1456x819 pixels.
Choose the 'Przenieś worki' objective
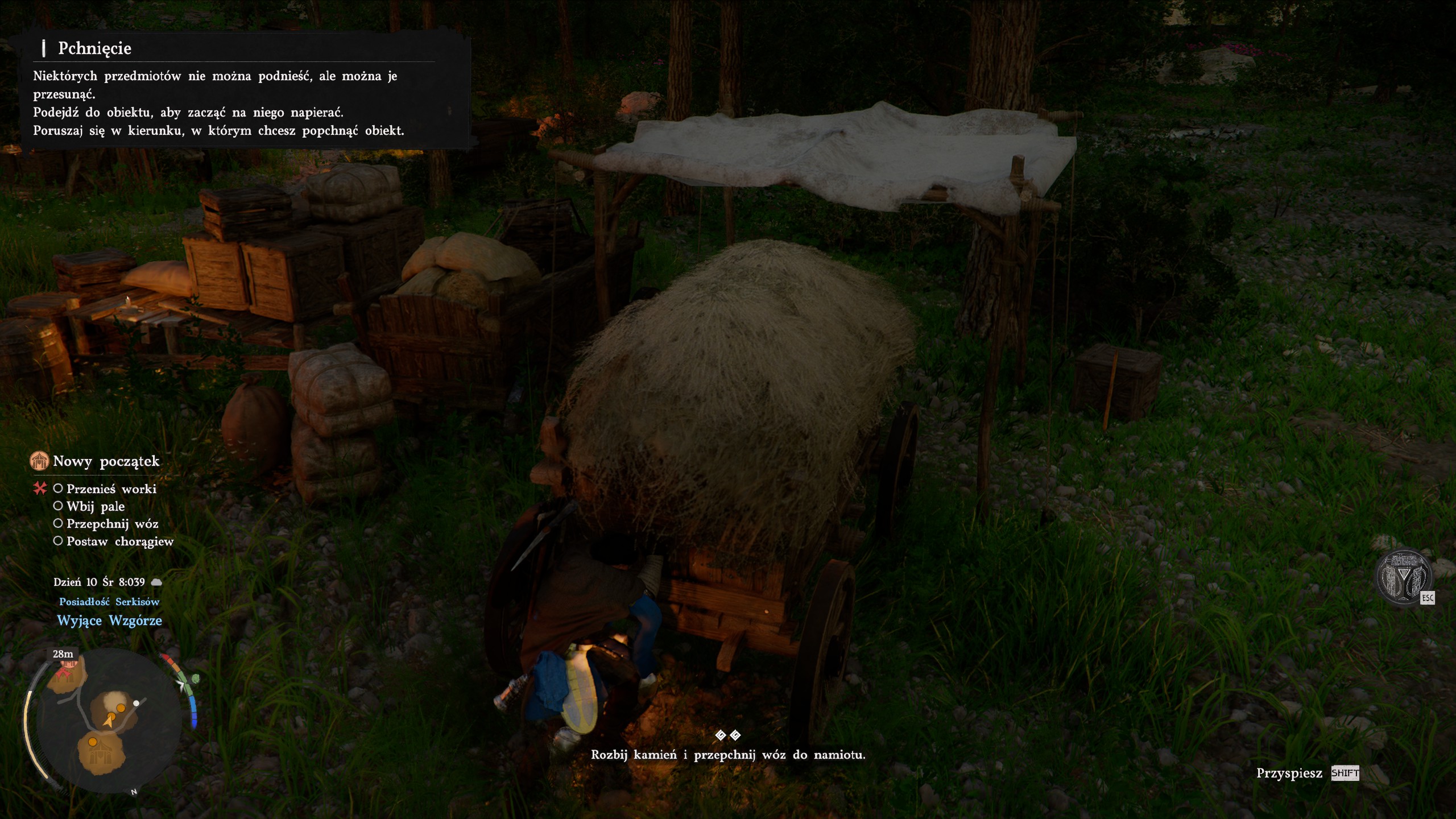[111, 489]
